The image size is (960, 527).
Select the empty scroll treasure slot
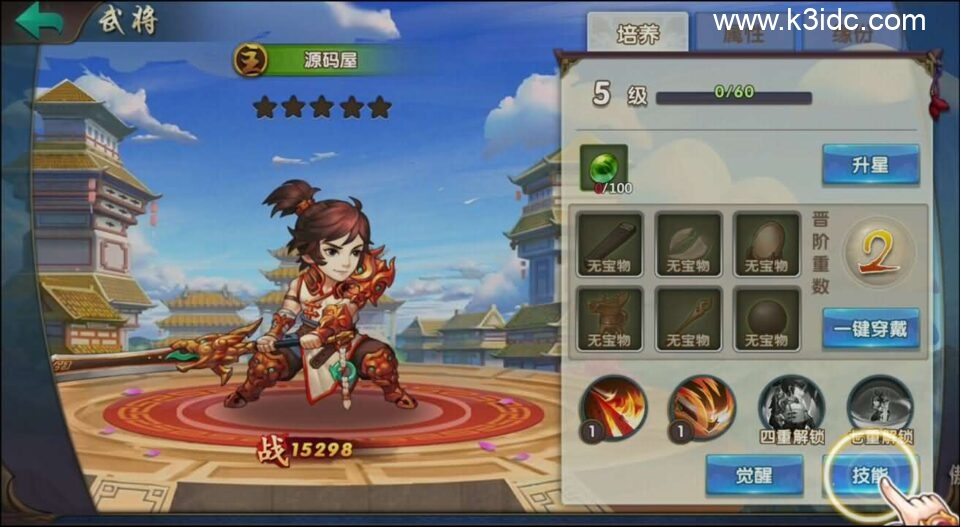(610, 244)
